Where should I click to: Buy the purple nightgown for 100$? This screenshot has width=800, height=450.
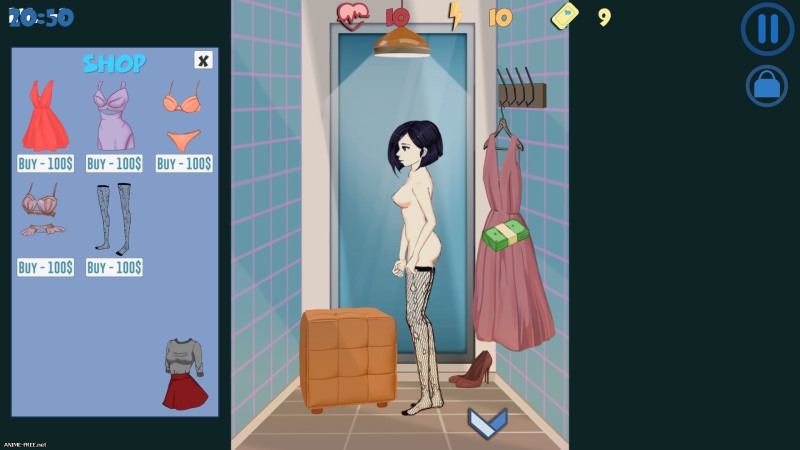pos(114,163)
